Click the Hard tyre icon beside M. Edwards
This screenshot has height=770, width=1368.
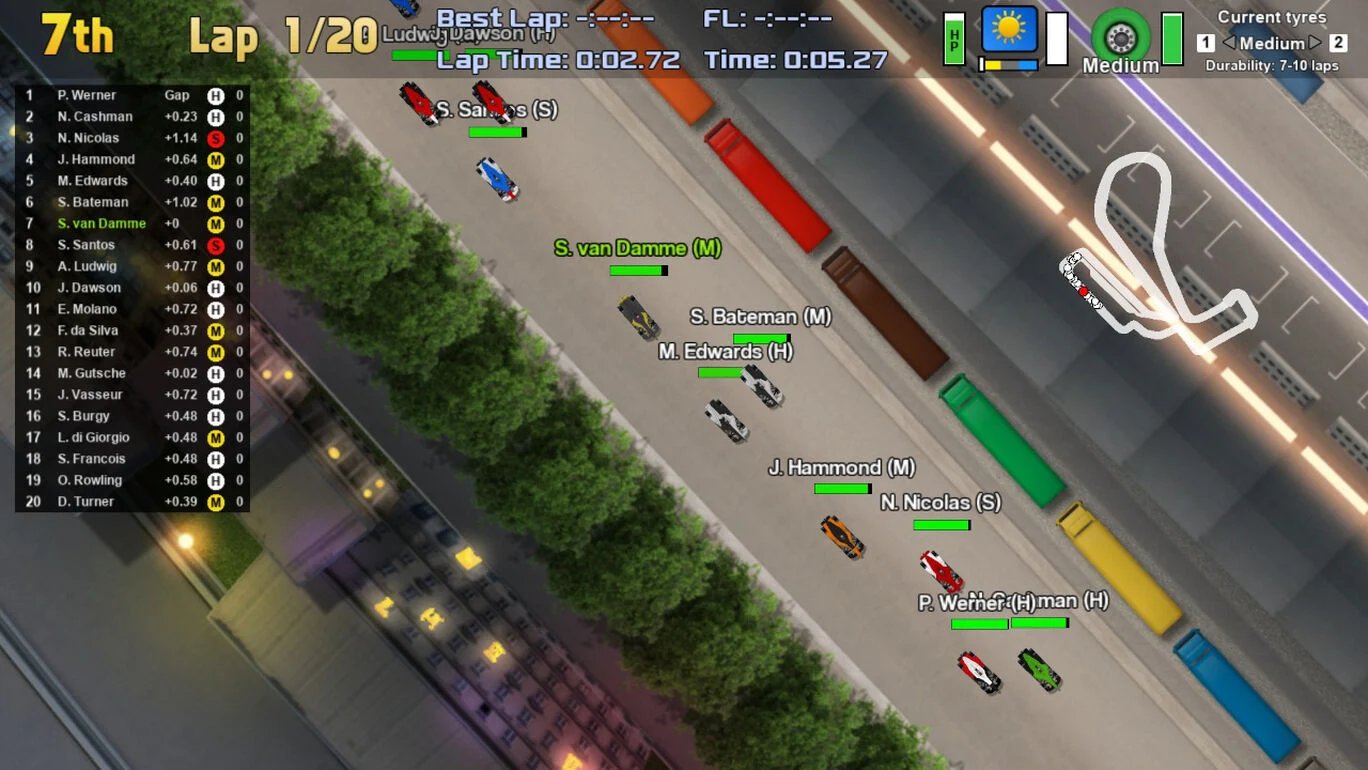(214, 180)
